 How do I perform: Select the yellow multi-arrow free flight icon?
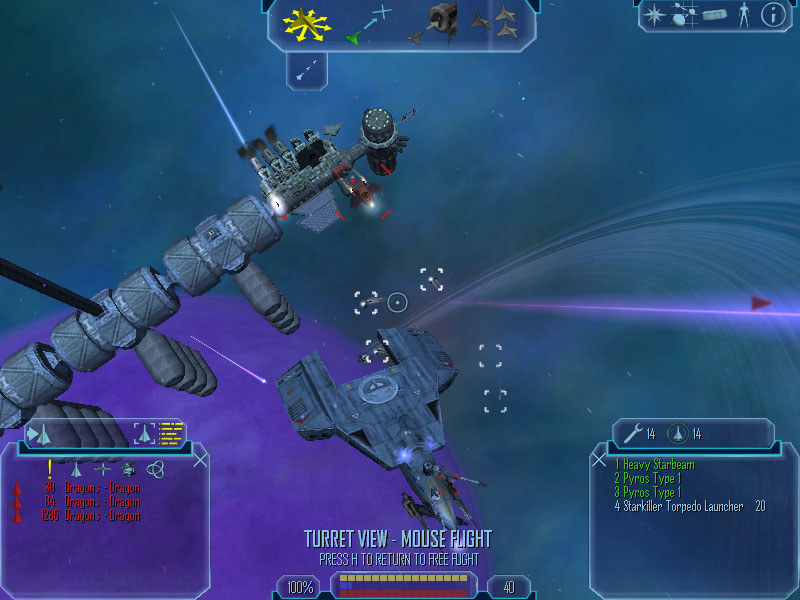[304, 23]
